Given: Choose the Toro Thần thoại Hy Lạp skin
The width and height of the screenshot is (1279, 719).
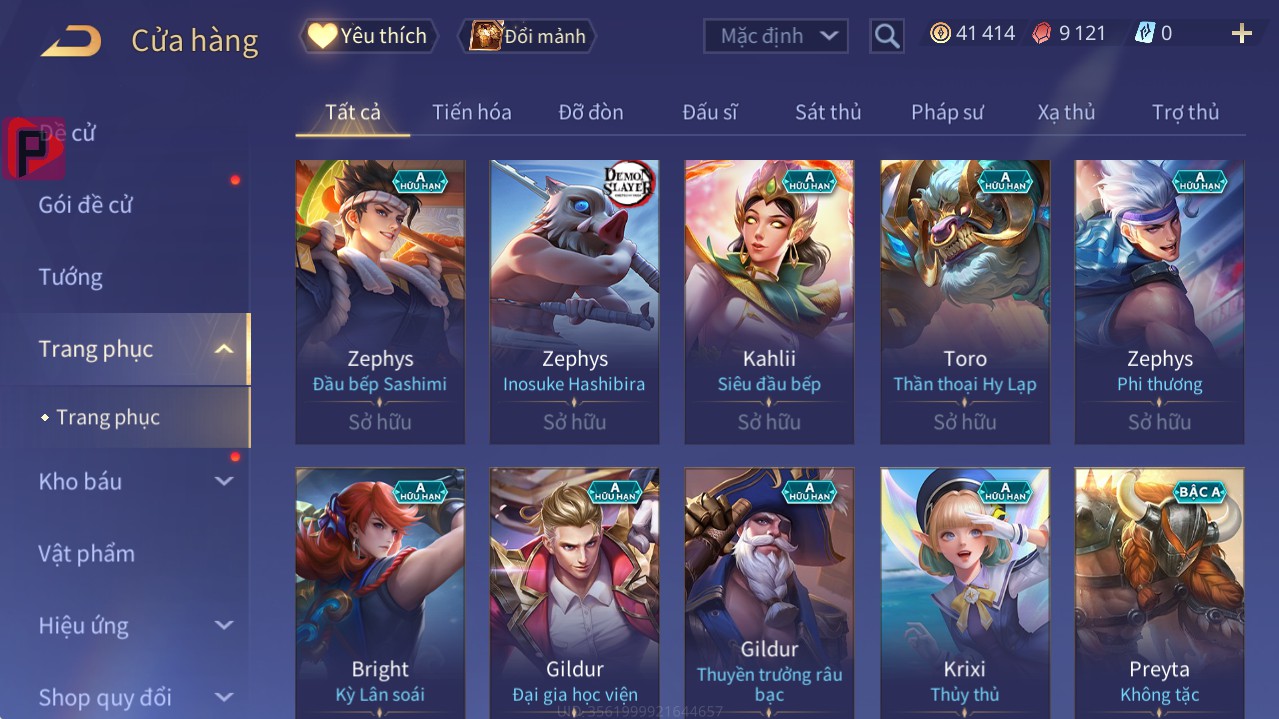Looking at the screenshot, I should [964, 301].
